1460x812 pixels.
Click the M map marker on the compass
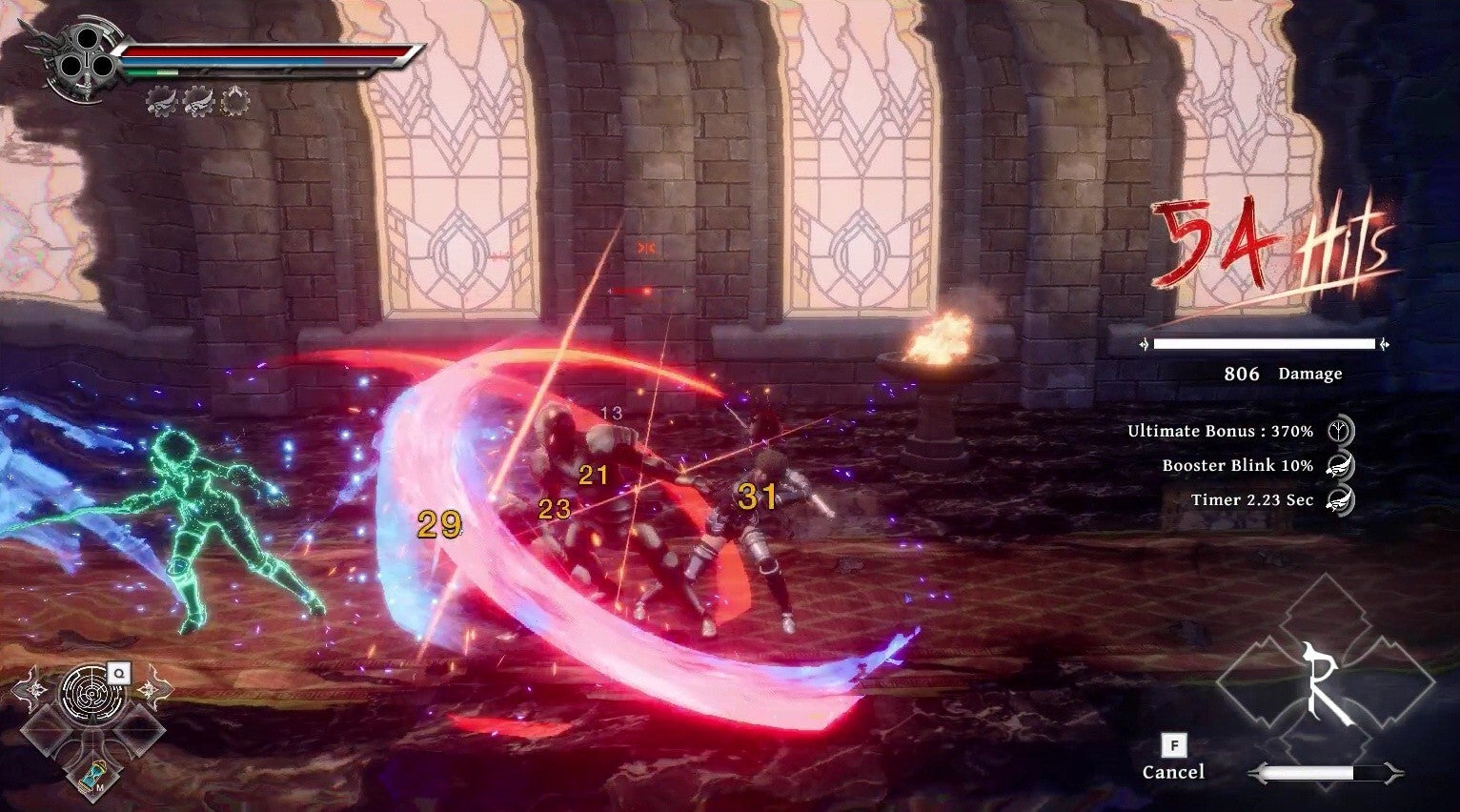[x=100, y=788]
